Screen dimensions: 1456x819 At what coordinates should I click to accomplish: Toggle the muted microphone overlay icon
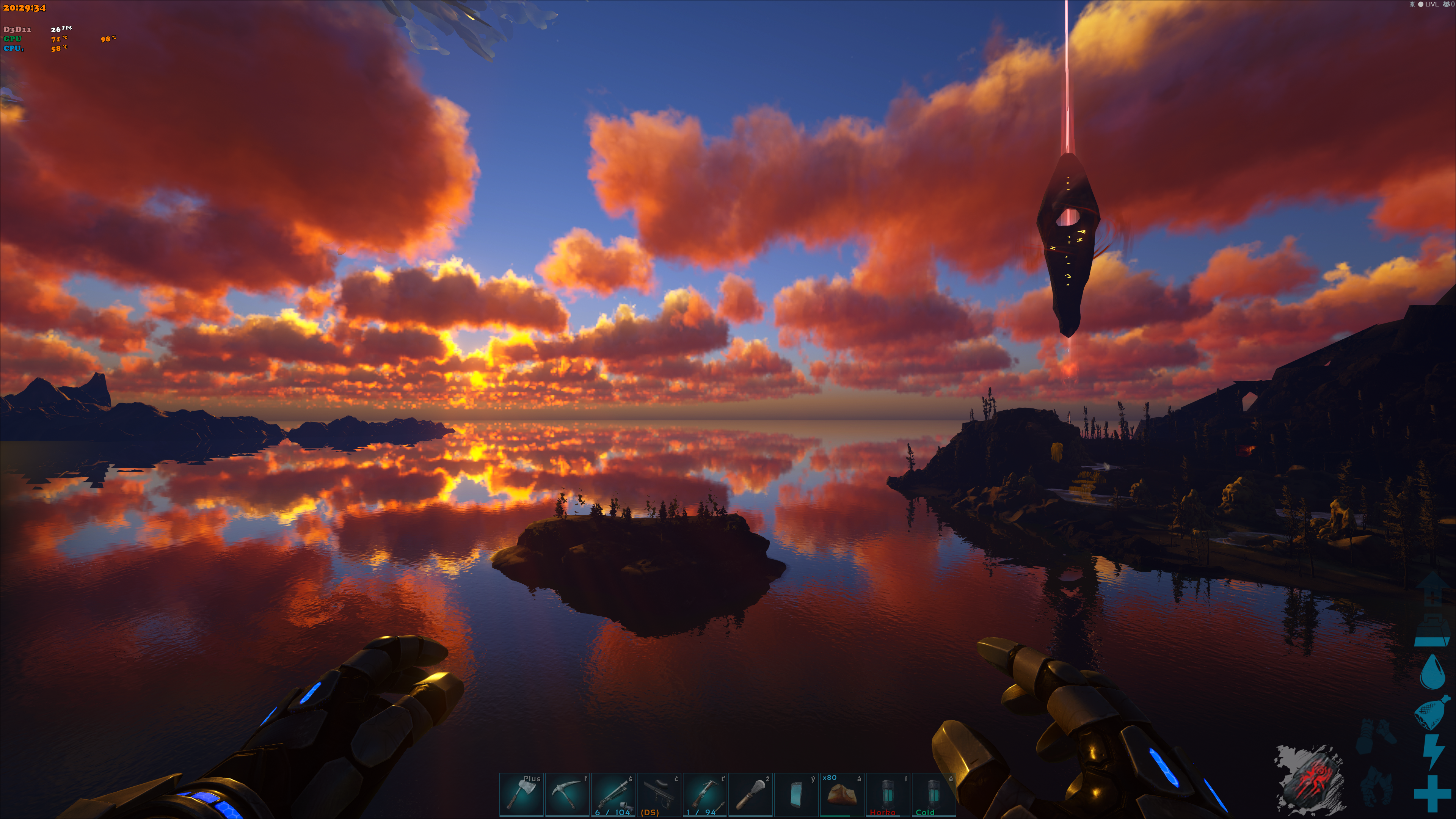[x=1412, y=5]
